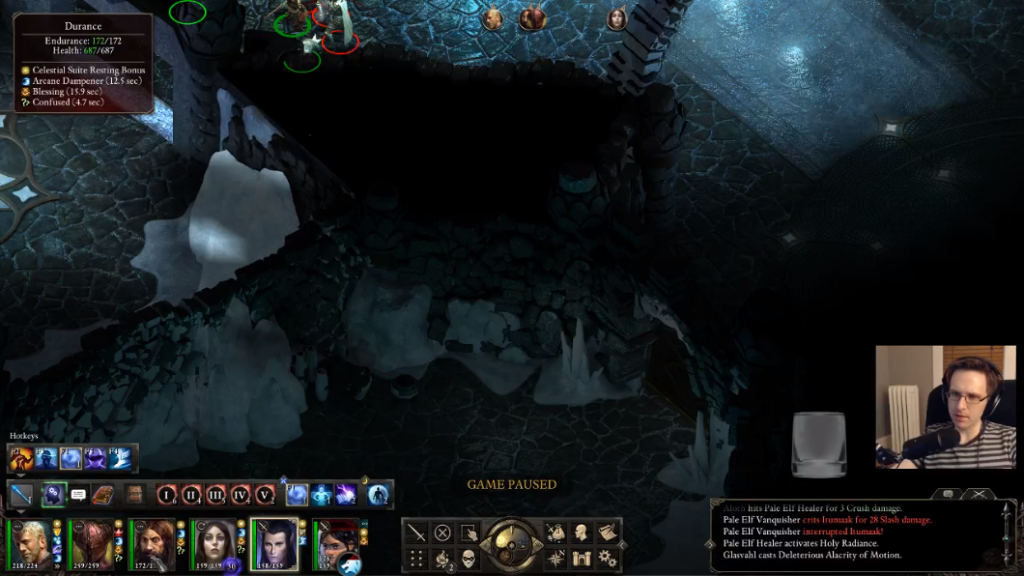Open the options gears menu

(607, 558)
